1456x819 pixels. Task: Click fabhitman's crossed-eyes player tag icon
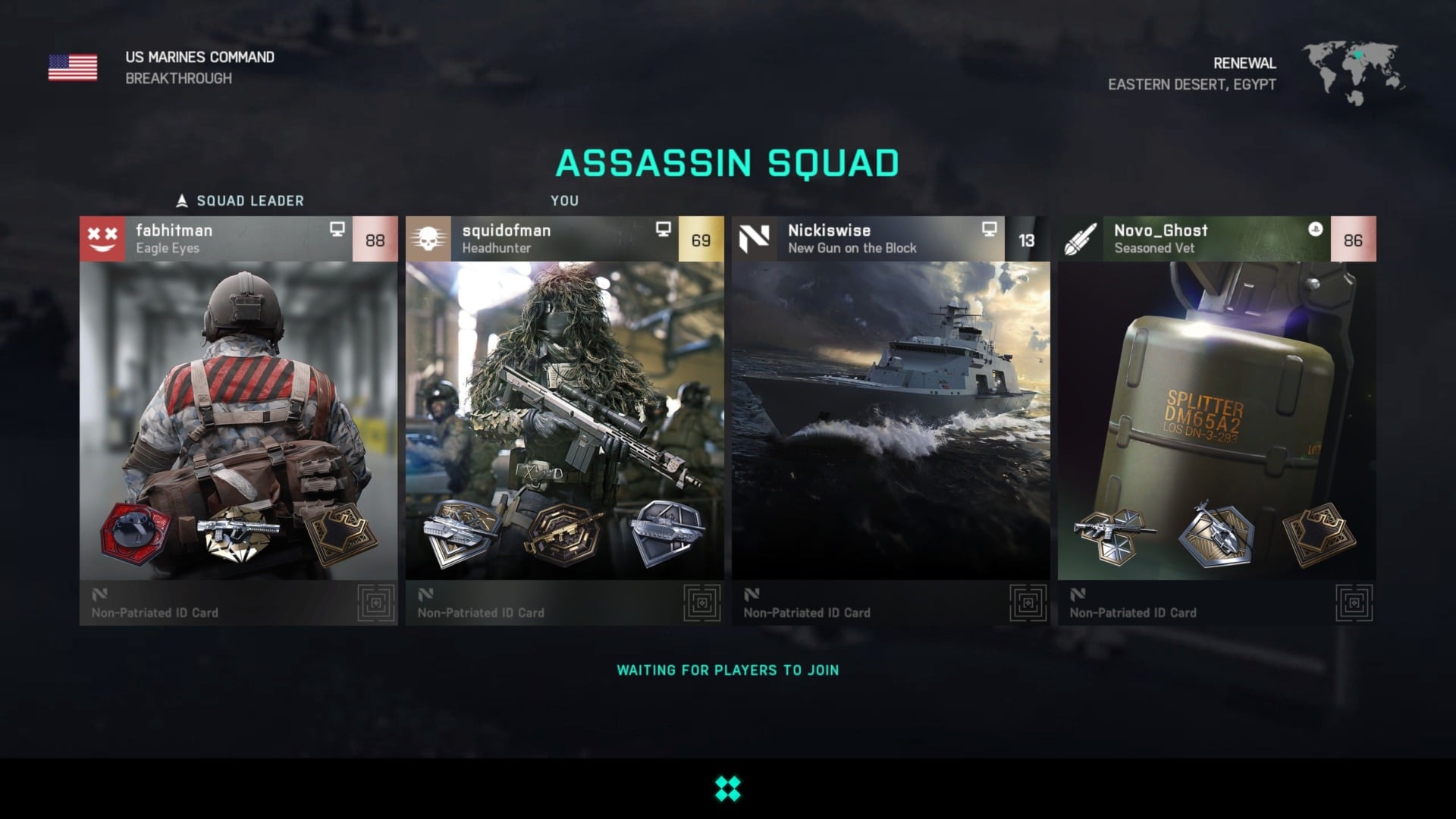click(x=102, y=237)
